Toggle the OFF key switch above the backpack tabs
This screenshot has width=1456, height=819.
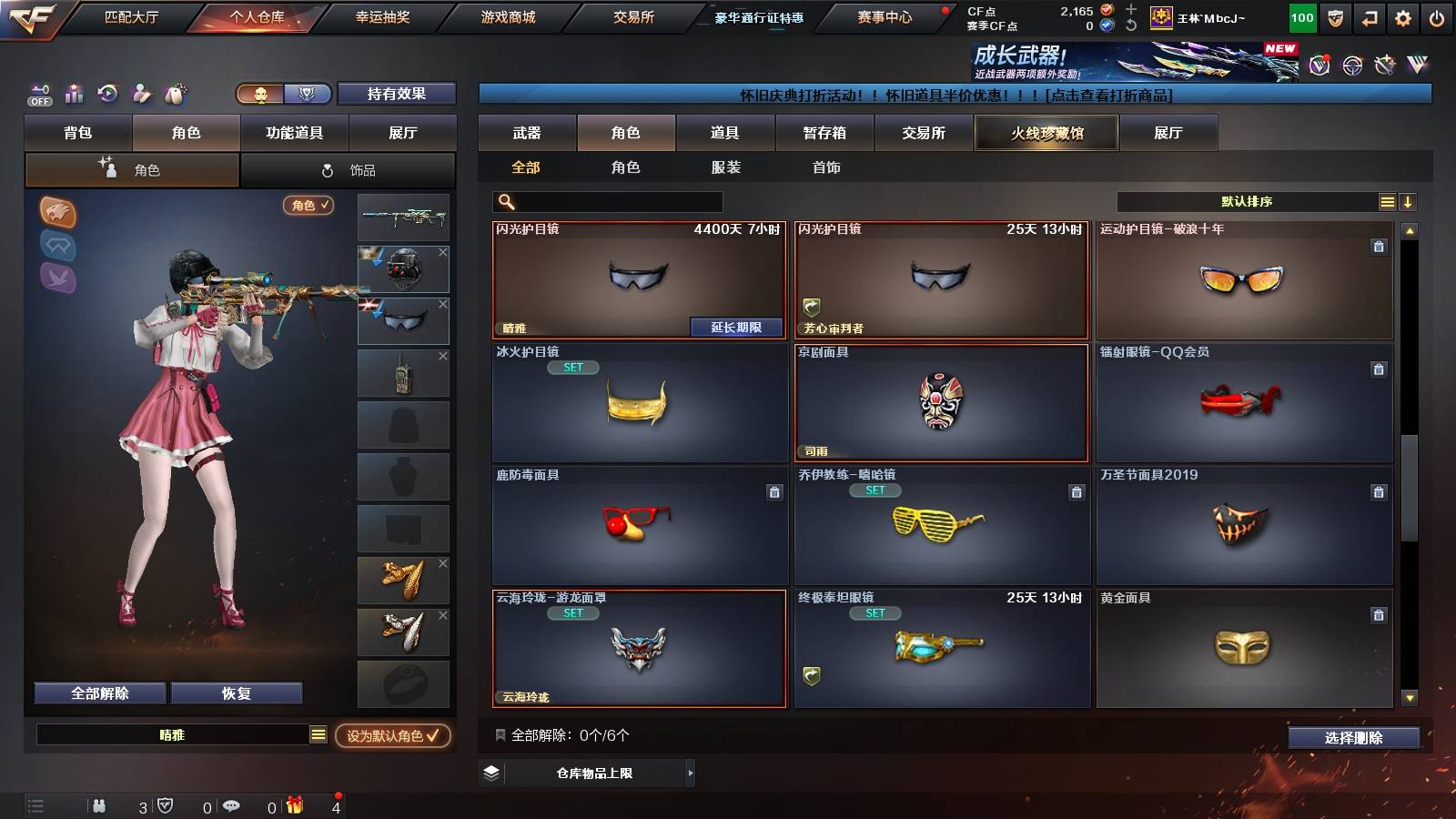[38, 92]
